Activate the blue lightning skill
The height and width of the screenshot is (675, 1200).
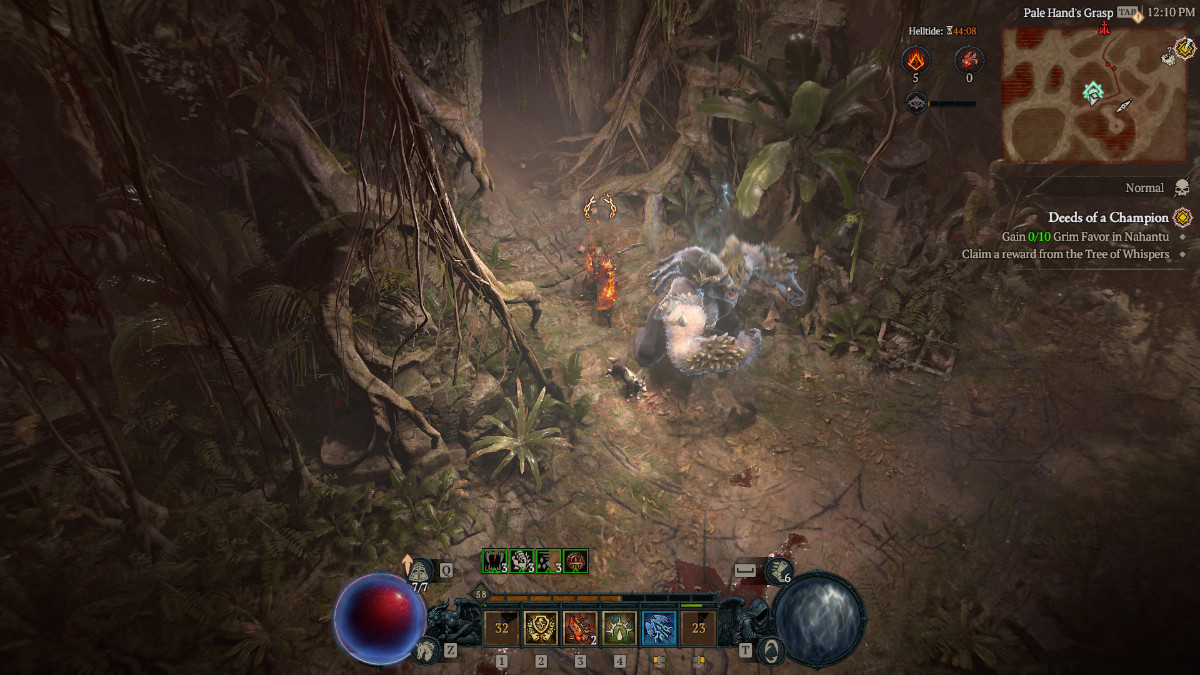click(x=658, y=628)
